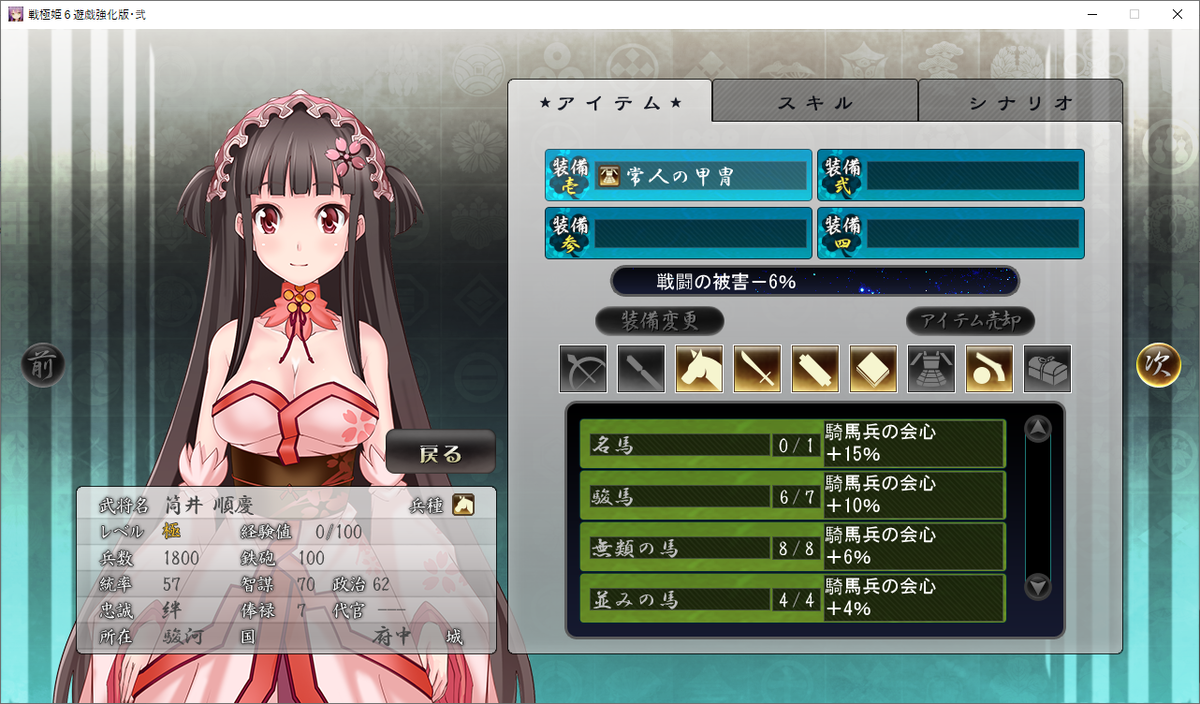
Task: Select the sword item category icon
Action: [x=757, y=369]
